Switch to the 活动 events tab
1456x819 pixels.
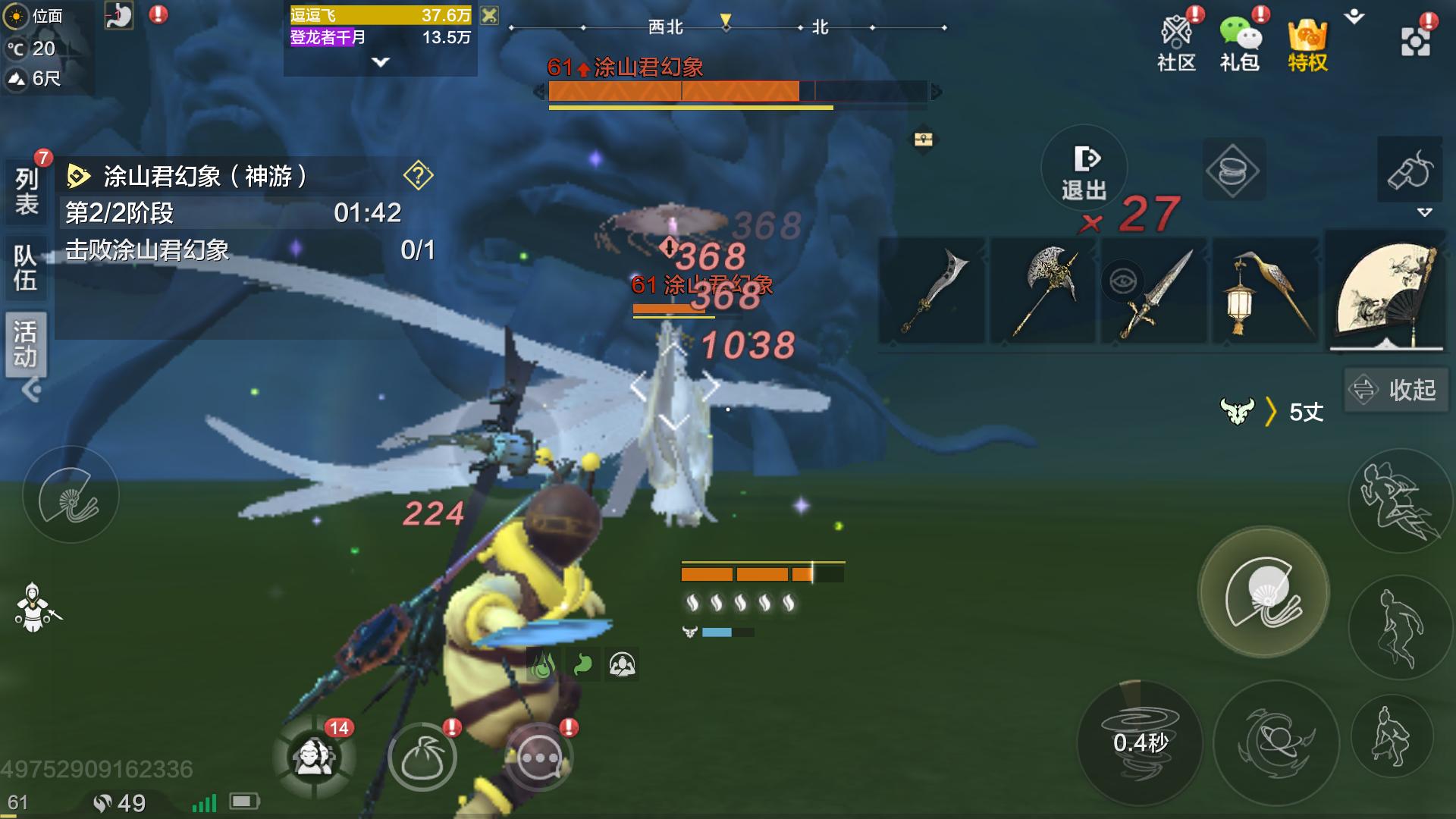25,344
